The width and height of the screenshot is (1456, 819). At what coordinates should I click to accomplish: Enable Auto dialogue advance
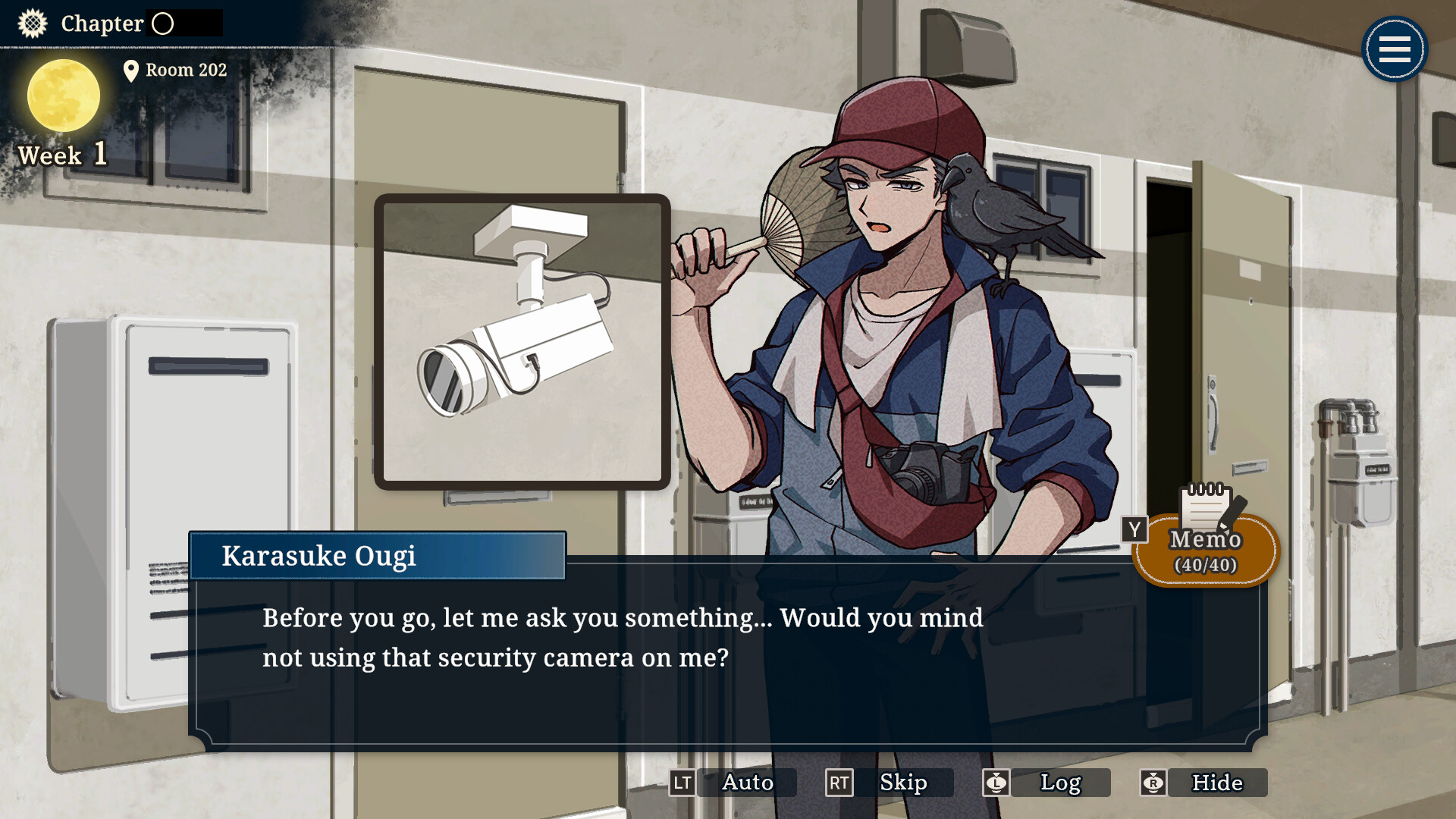tap(746, 783)
